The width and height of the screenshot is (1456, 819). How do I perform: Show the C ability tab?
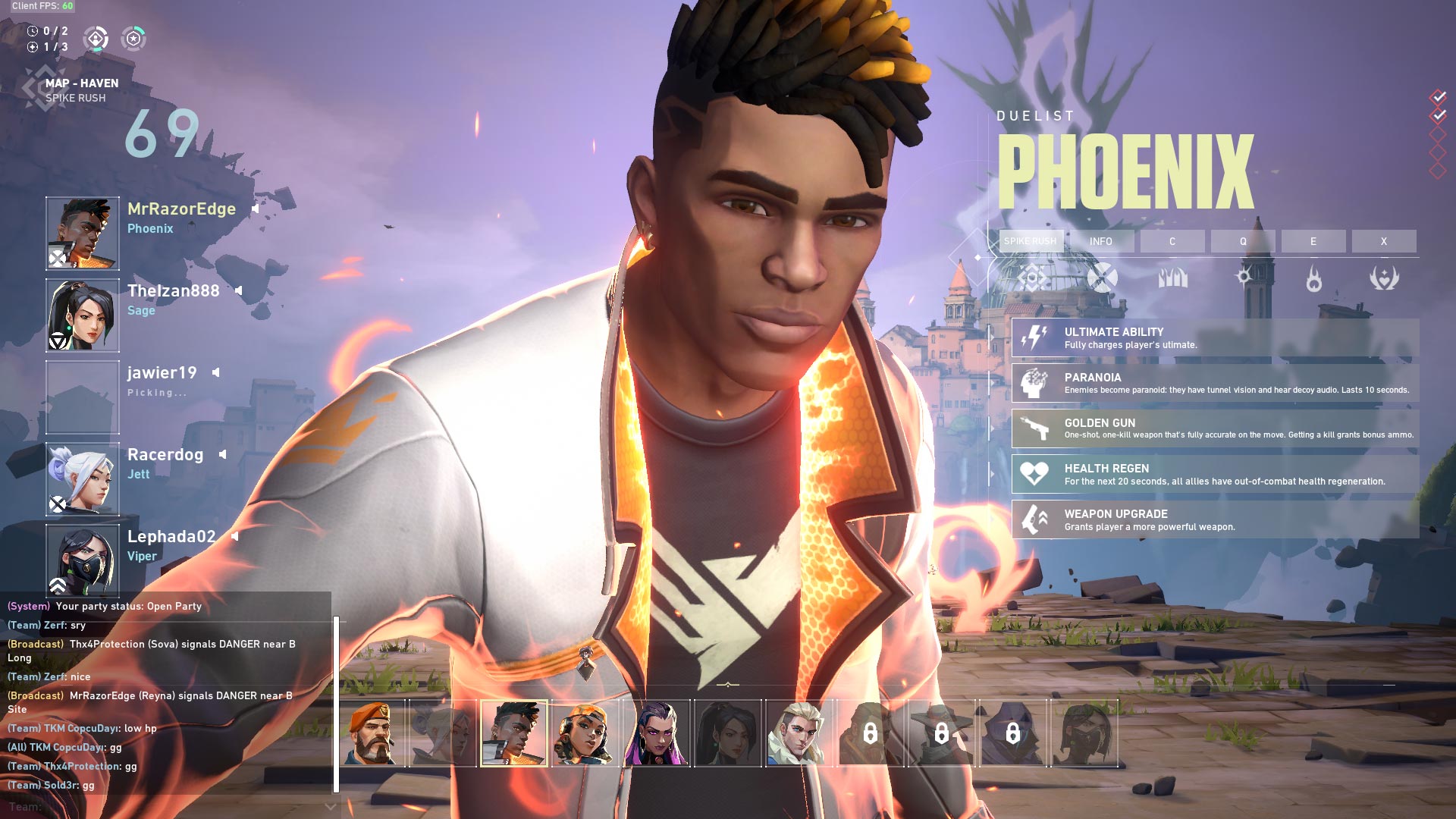1172,241
